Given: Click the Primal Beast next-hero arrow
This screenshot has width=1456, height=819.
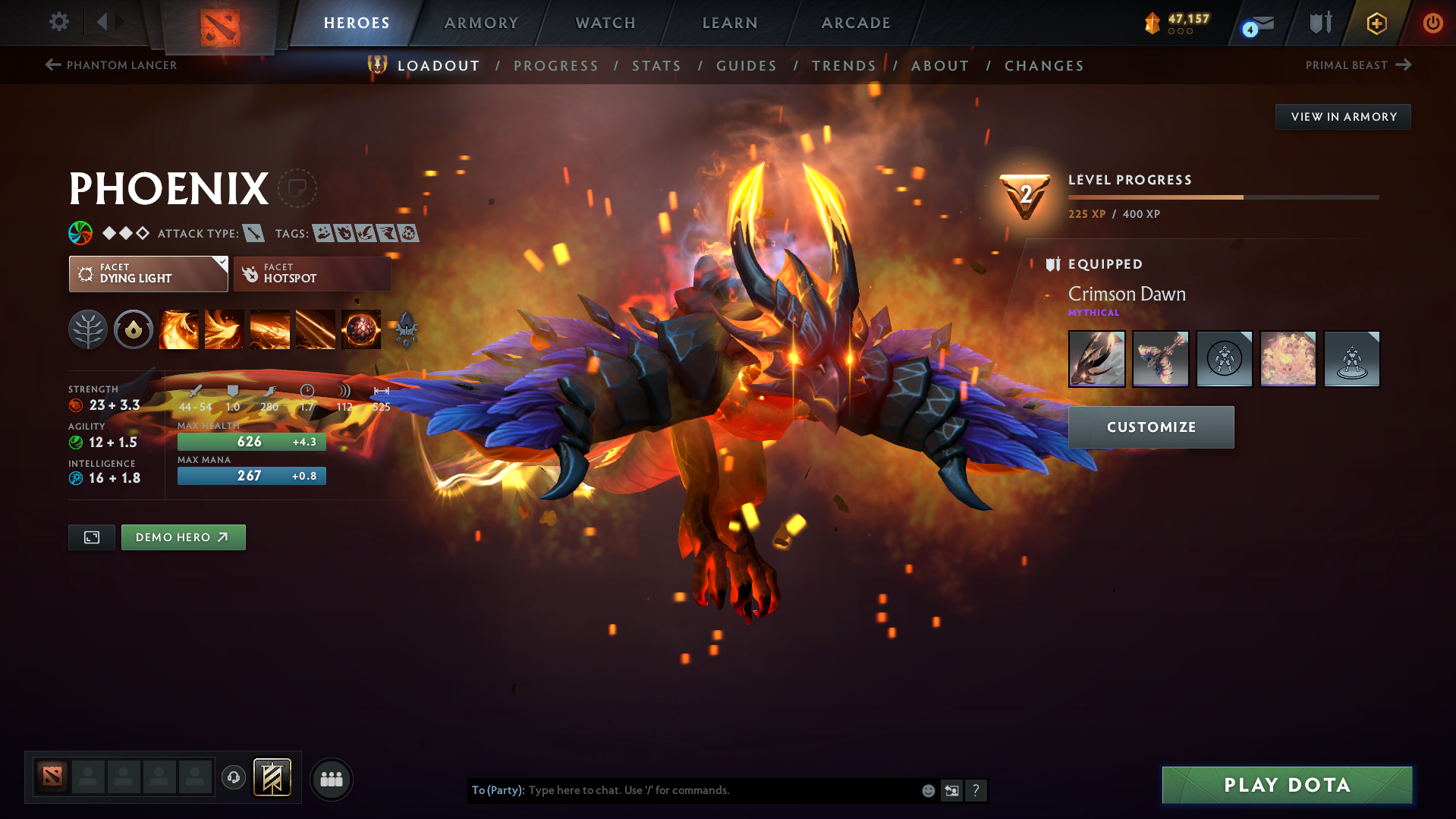Looking at the screenshot, I should coord(1403,65).
